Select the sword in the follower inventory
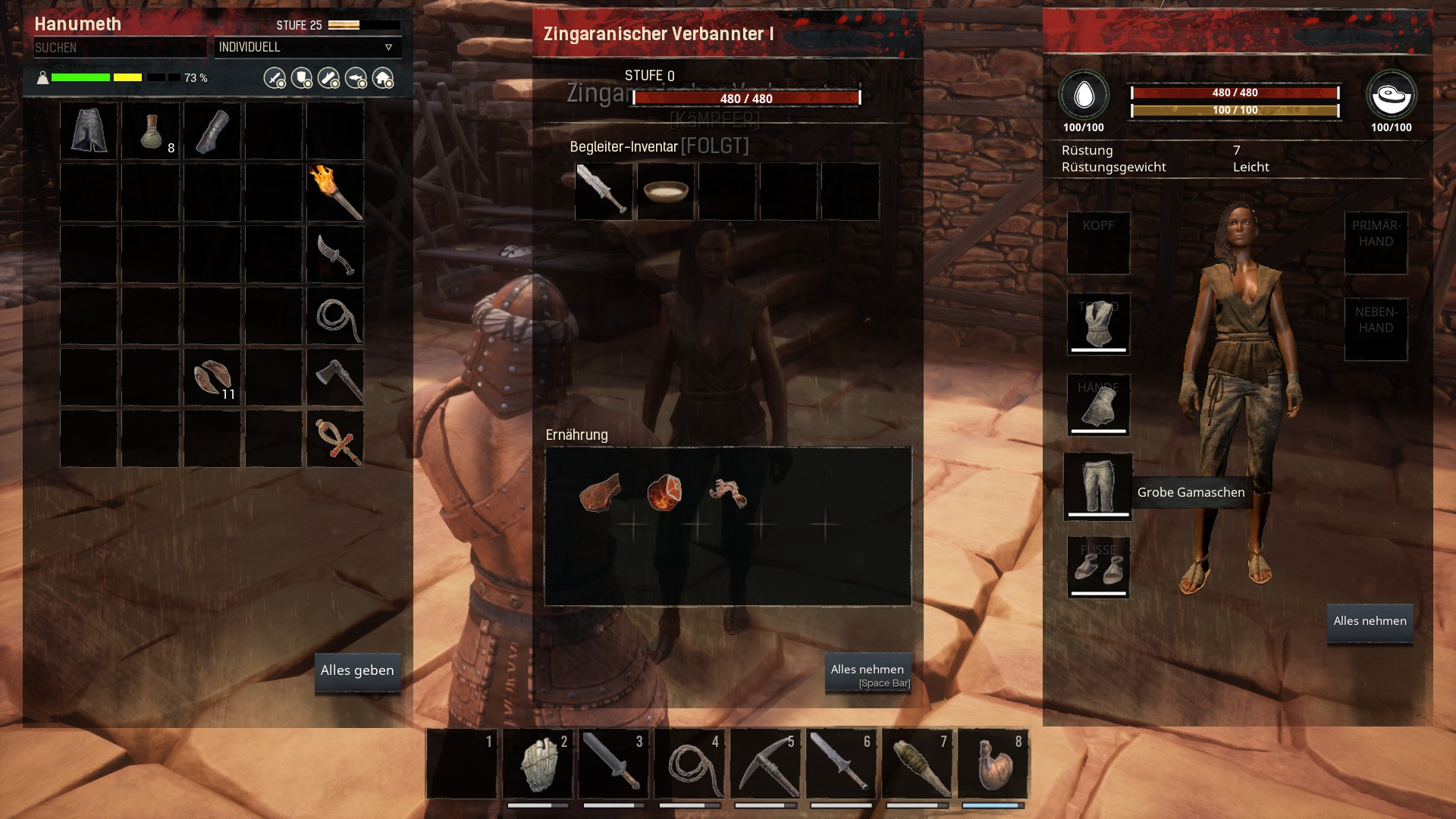Viewport: 1456px width, 819px height. (x=604, y=191)
